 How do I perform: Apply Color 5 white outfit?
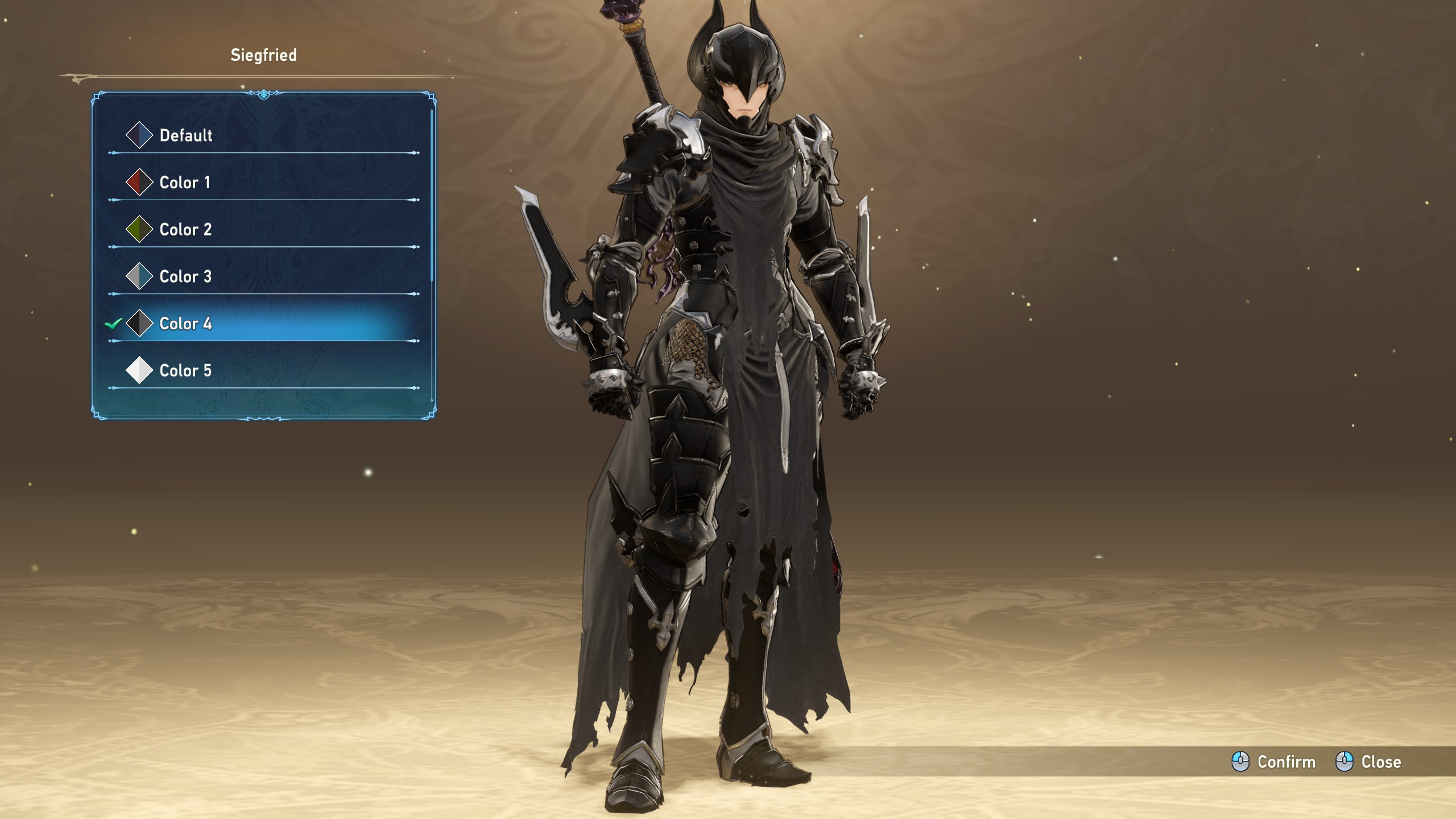pos(185,371)
